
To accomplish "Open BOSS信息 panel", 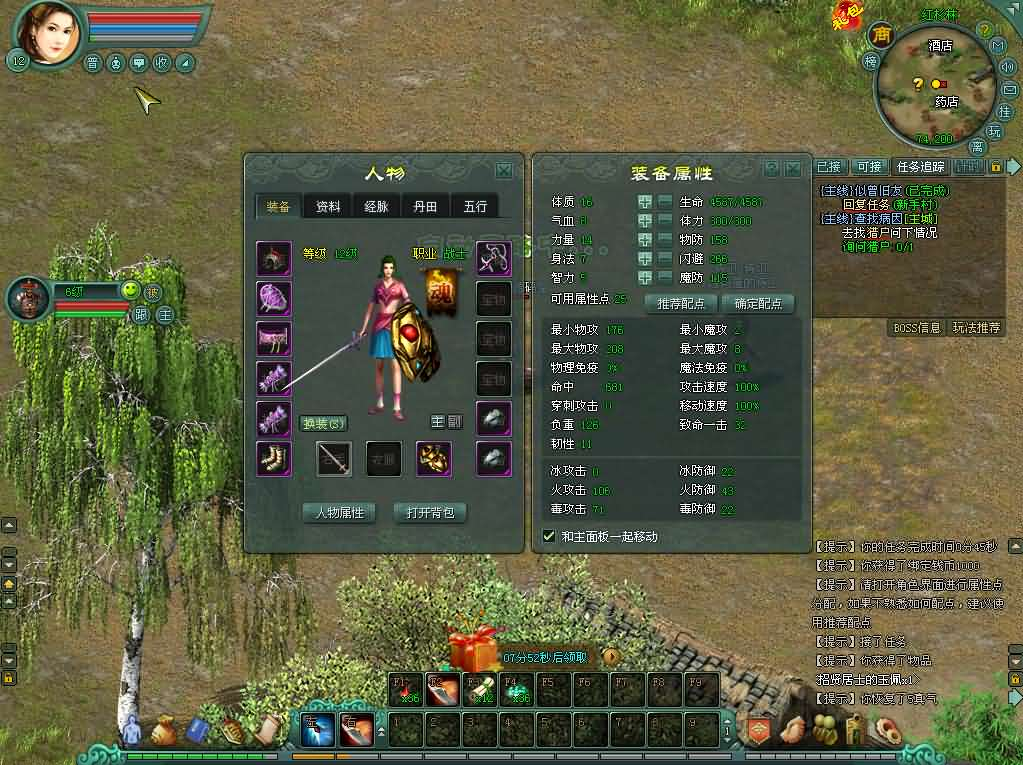I will point(915,328).
